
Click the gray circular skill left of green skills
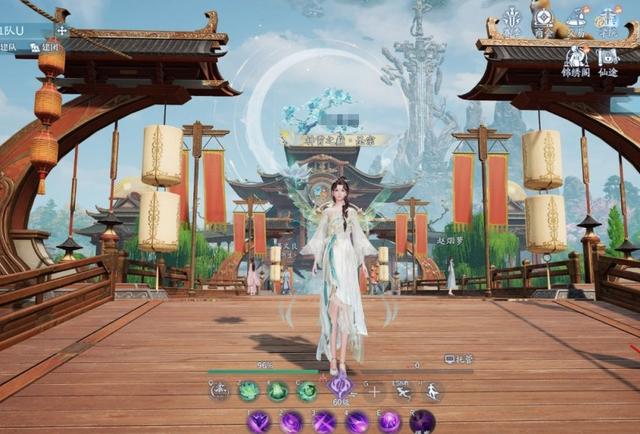220,391
